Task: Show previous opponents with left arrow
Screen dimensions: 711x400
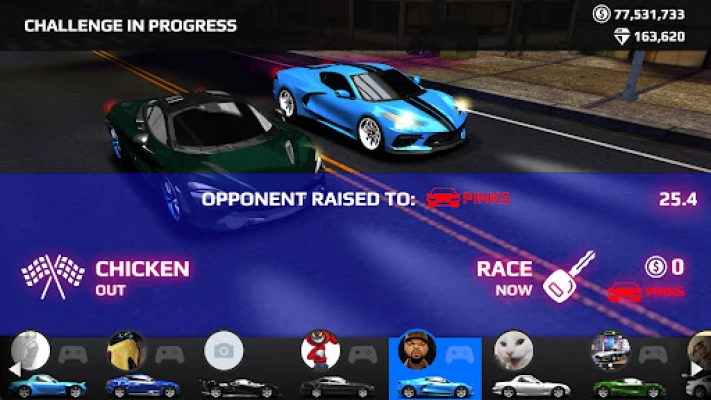Action: point(14,368)
